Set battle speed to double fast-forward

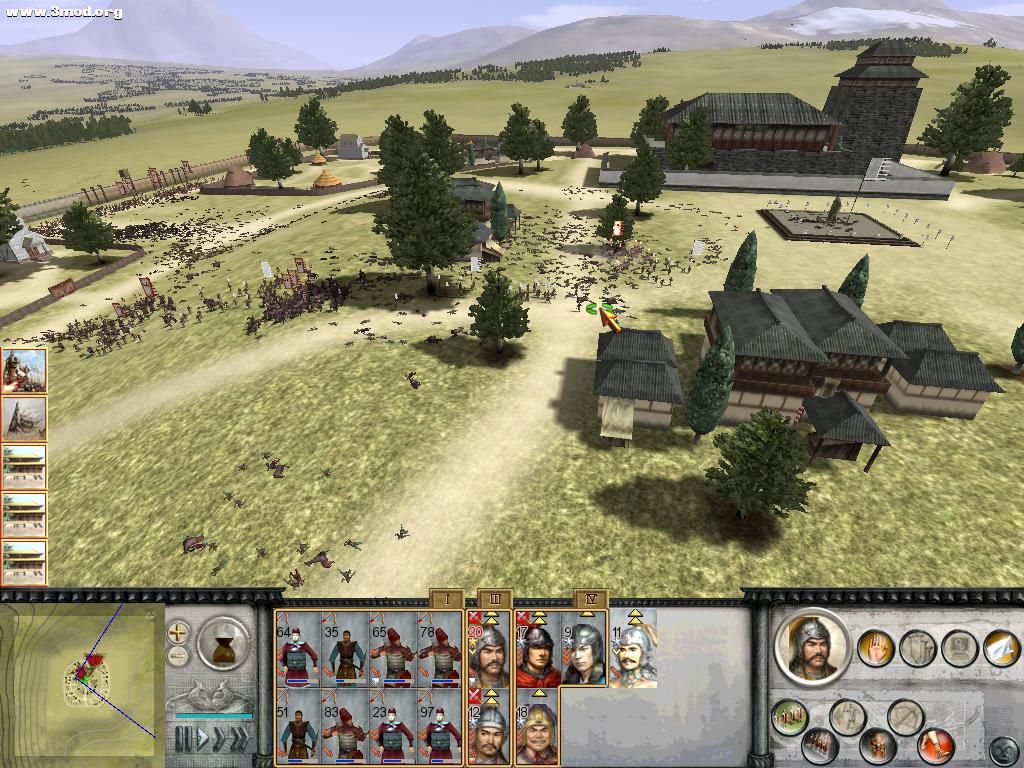click(x=220, y=739)
